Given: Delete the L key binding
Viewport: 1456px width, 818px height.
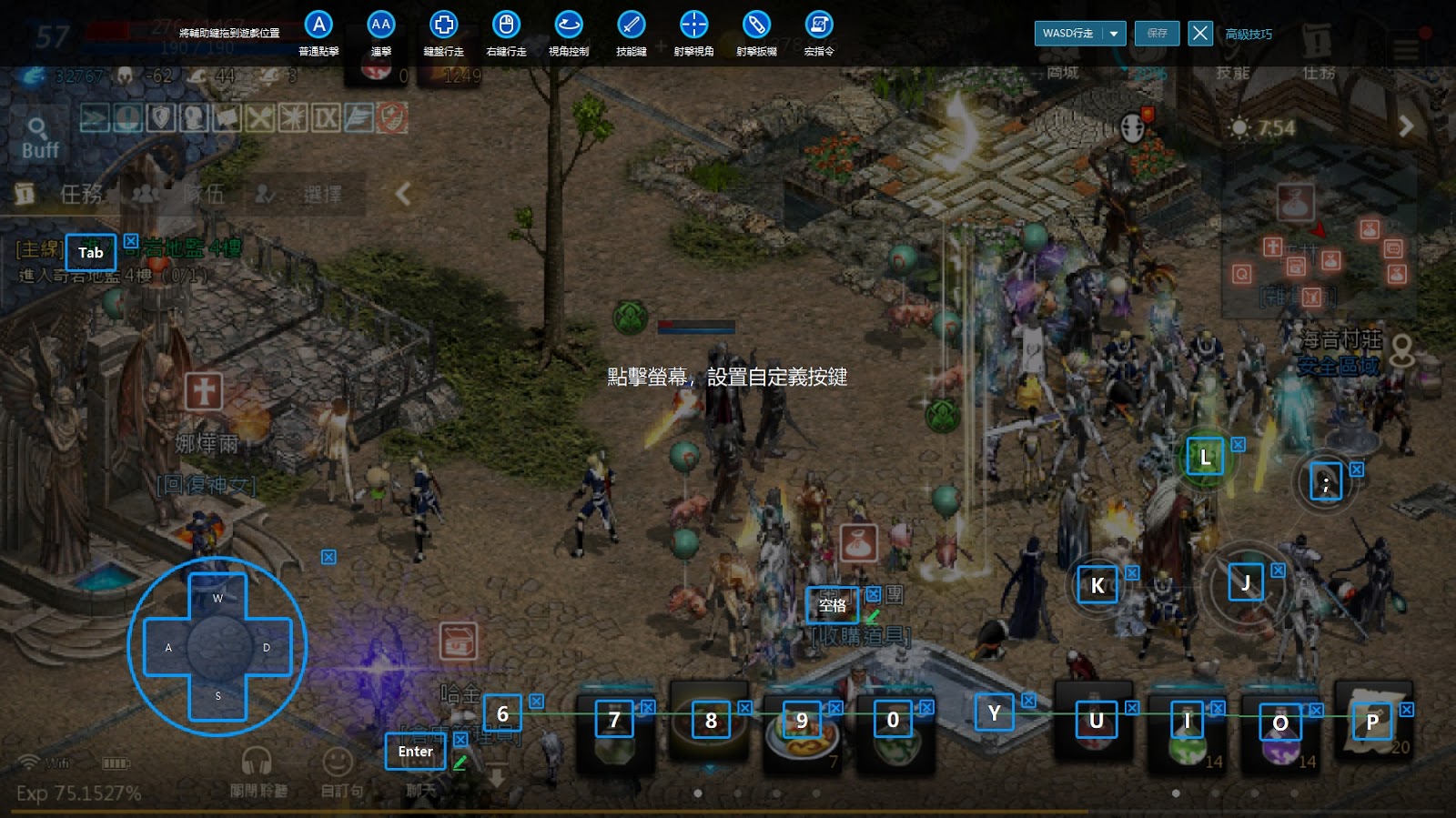Looking at the screenshot, I should tap(1239, 444).
